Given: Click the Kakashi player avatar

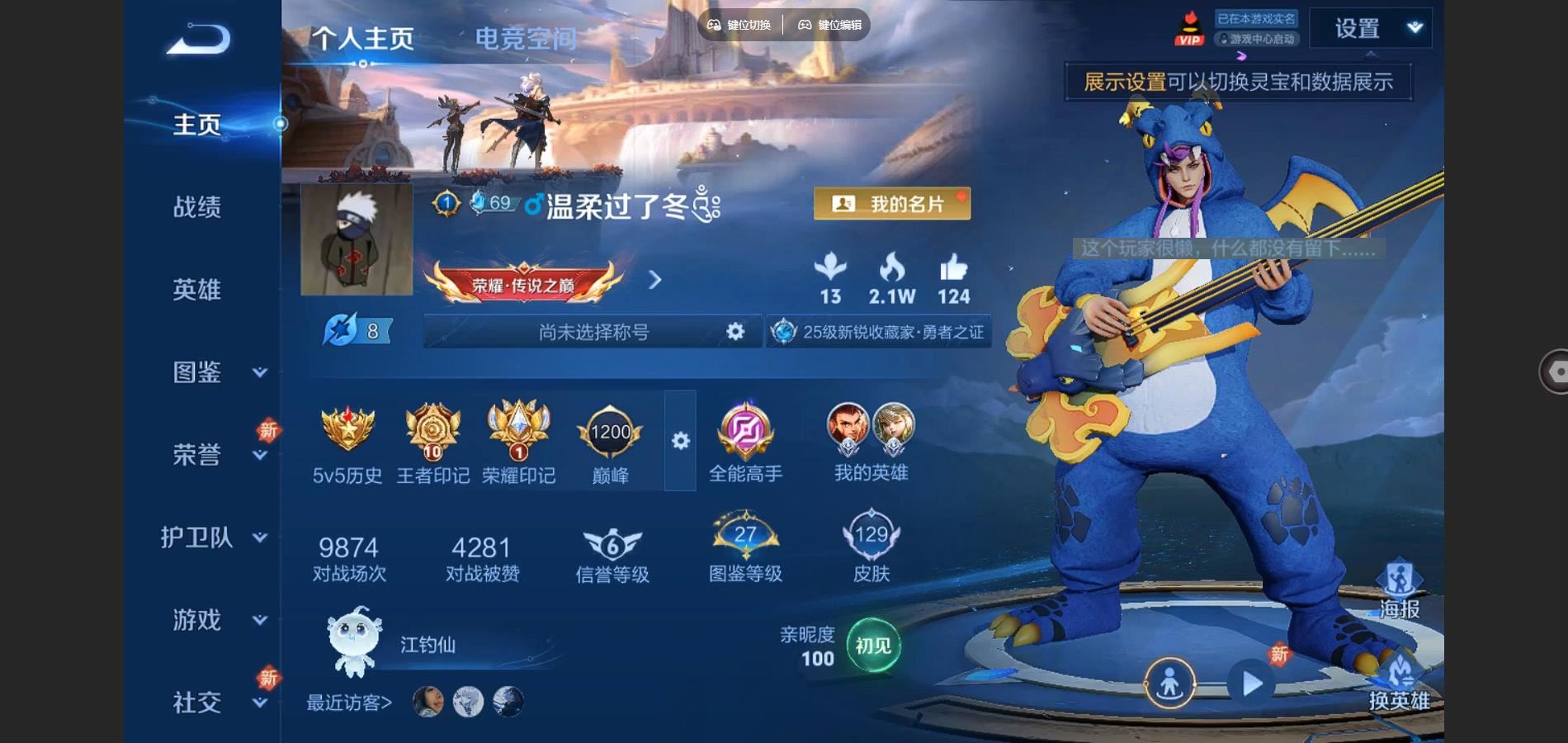Looking at the screenshot, I should (357, 239).
